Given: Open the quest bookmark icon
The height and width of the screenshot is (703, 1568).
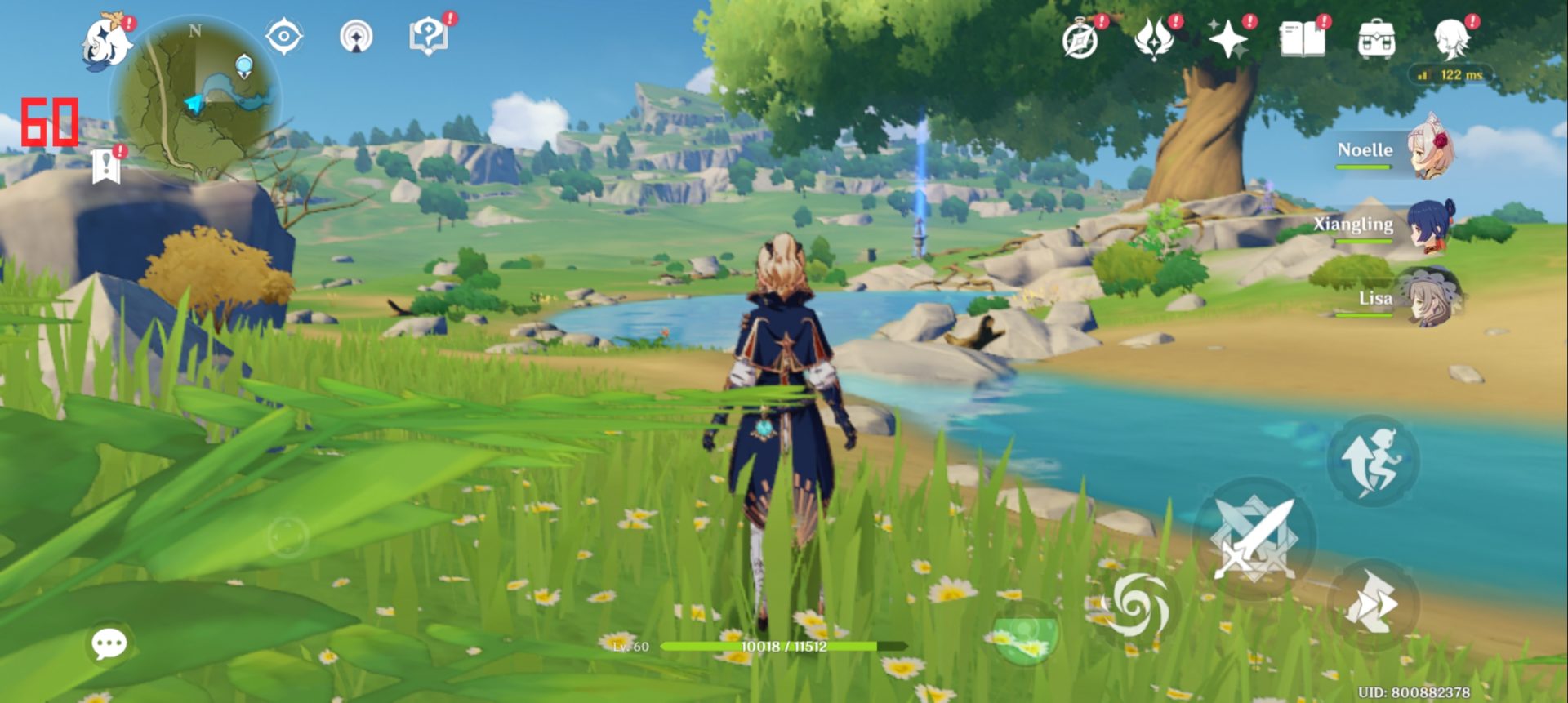Looking at the screenshot, I should (105, 166).
